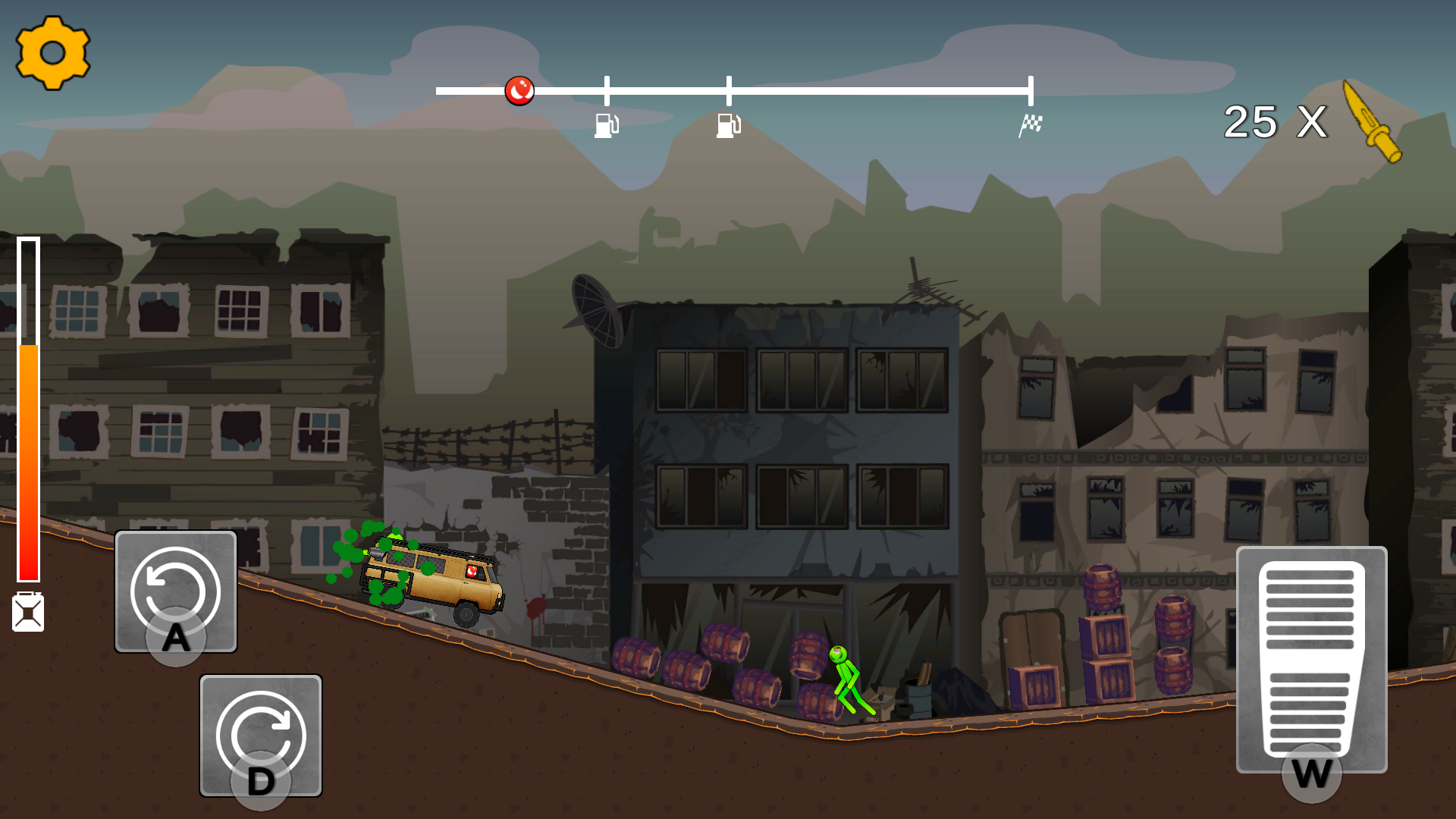This screenshot has width=1456, height=819.
Task: Select the checkered finish flag icon
Action: point(1031,124)
